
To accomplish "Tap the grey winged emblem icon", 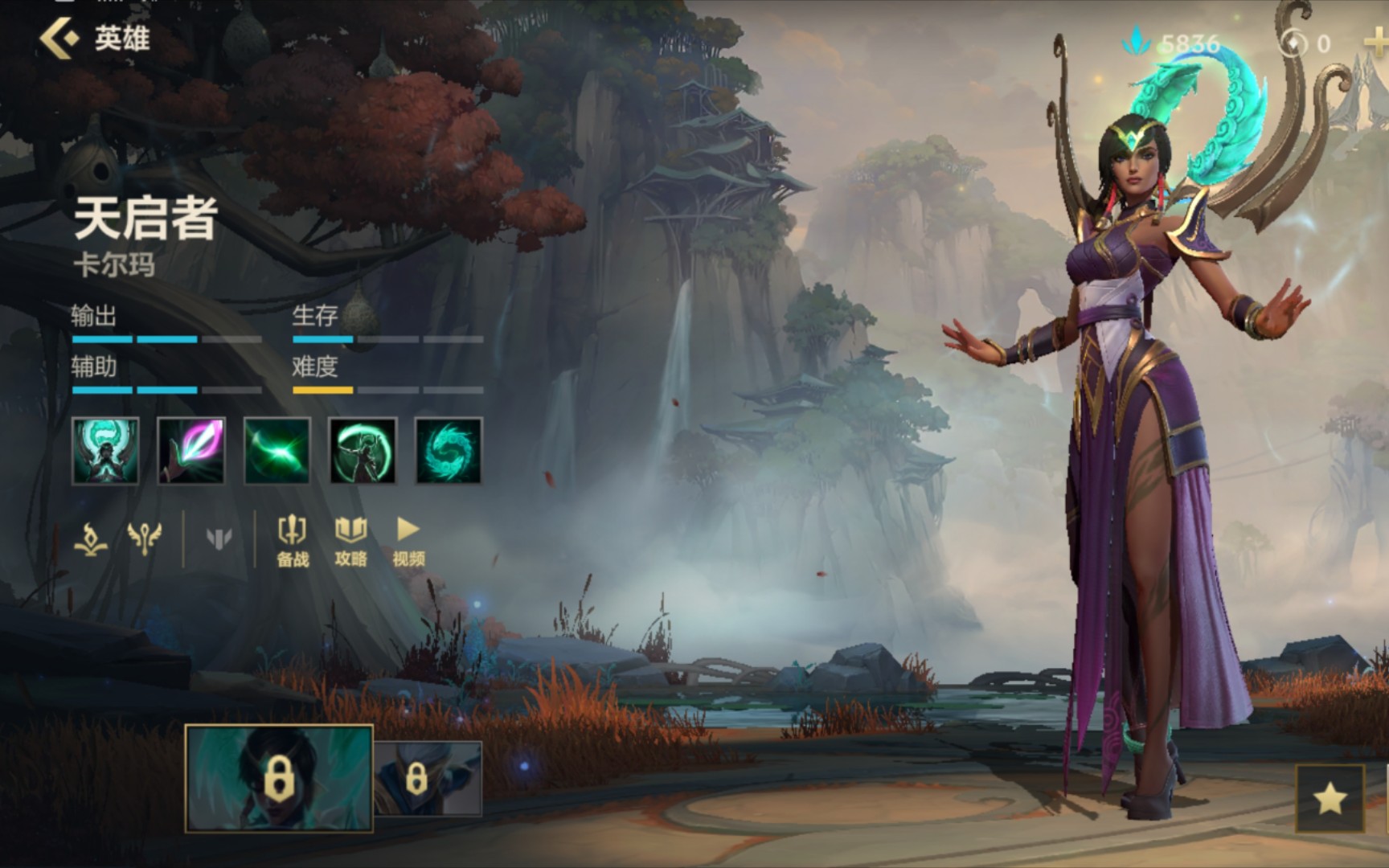I will coord(219,538).
